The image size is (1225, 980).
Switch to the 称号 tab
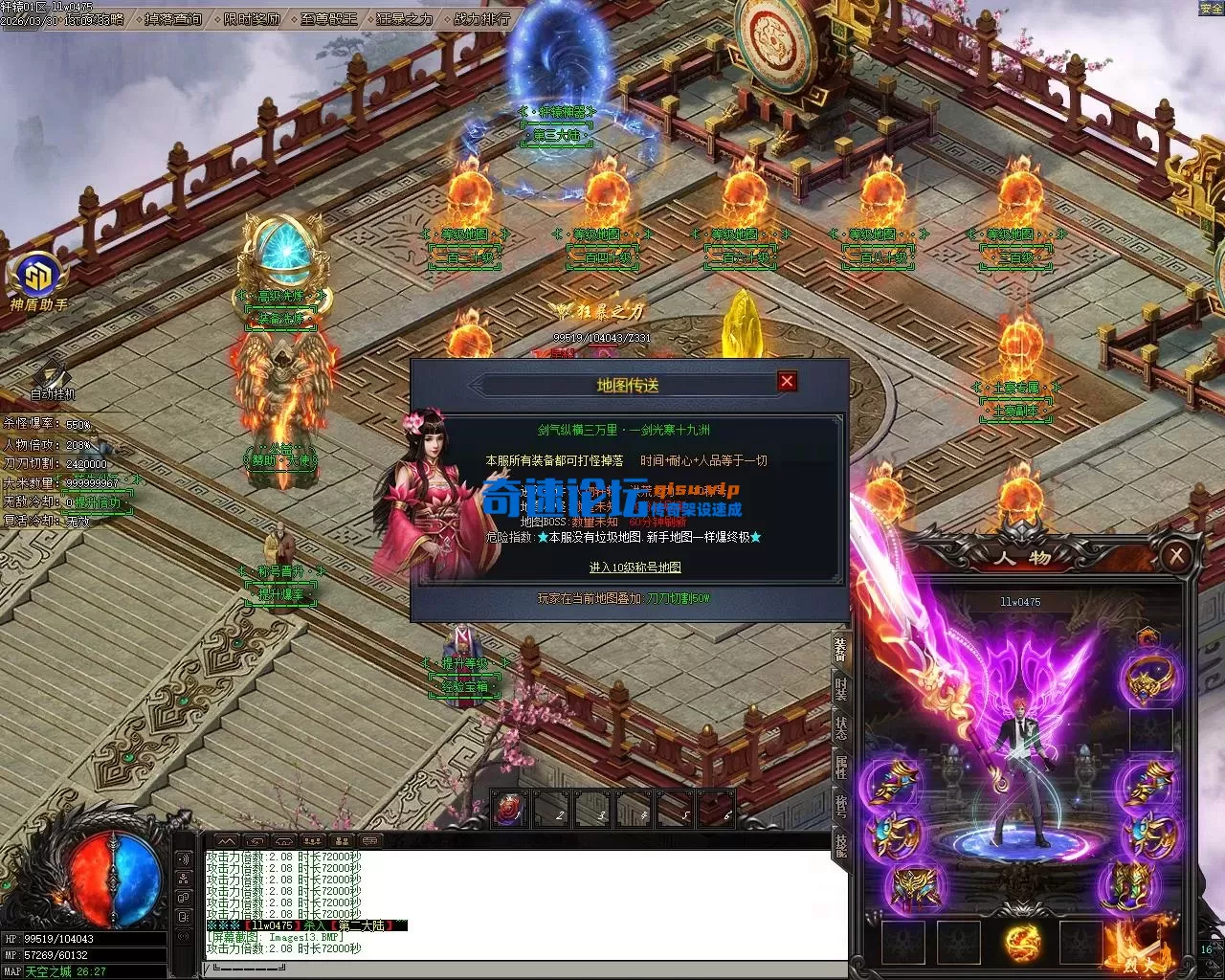pyautogui.click(x=840, y=805)
